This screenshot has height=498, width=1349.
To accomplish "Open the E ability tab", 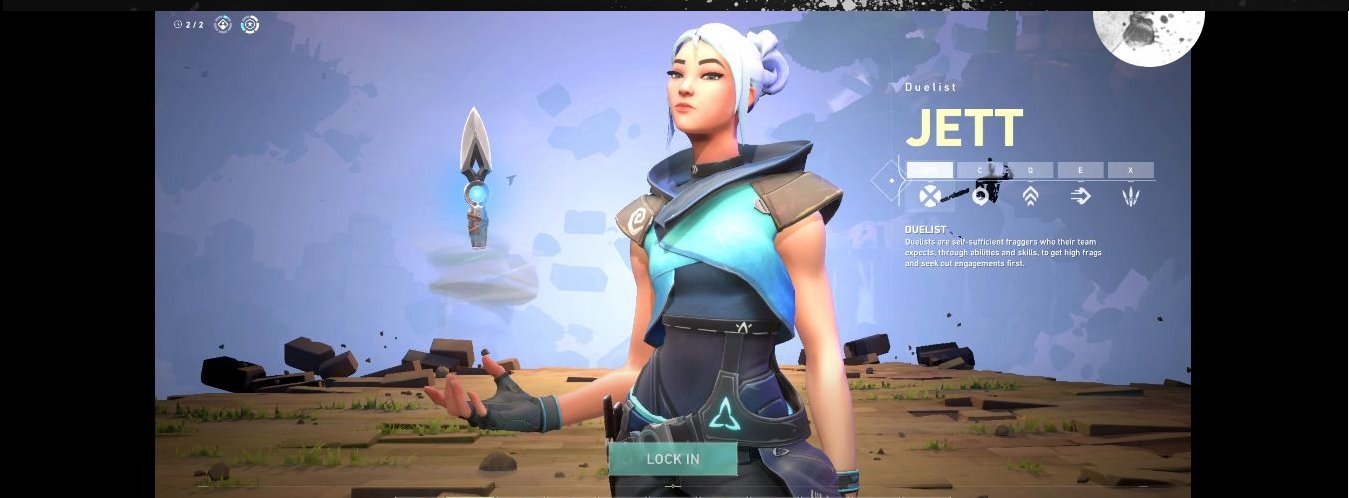I will (x=1080, y=170).
